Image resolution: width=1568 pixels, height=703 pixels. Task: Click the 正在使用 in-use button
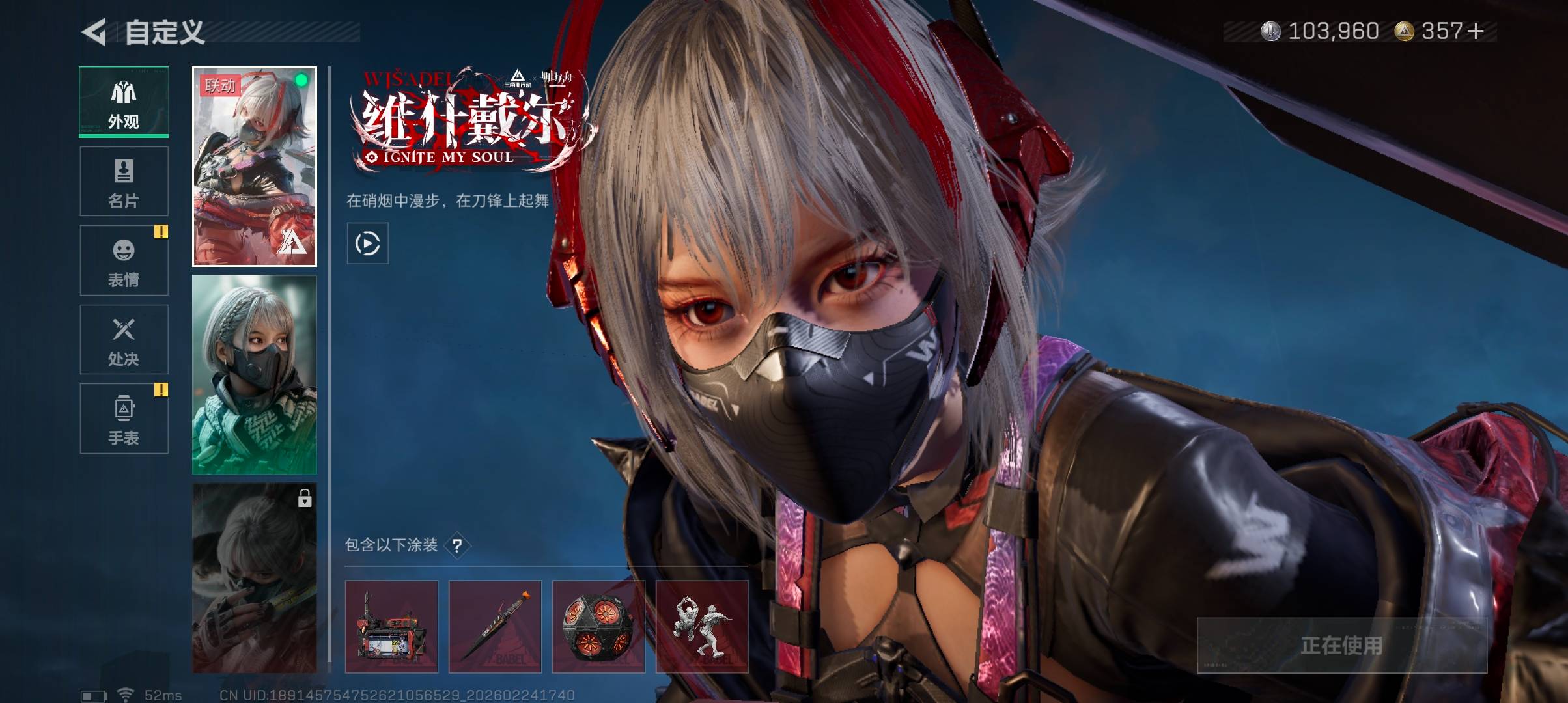click(x=1341, y=646)
